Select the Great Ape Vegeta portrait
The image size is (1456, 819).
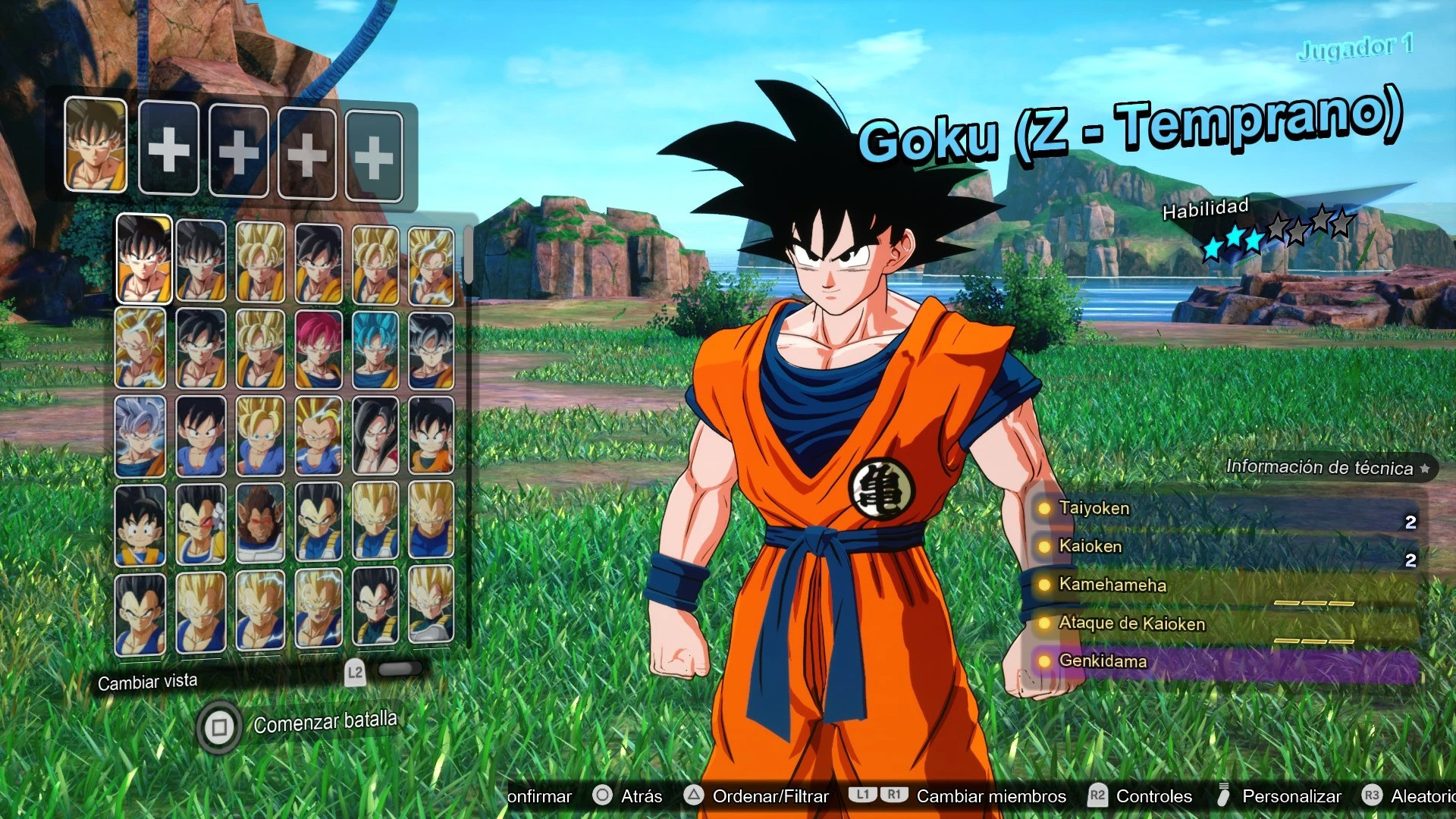260,524
